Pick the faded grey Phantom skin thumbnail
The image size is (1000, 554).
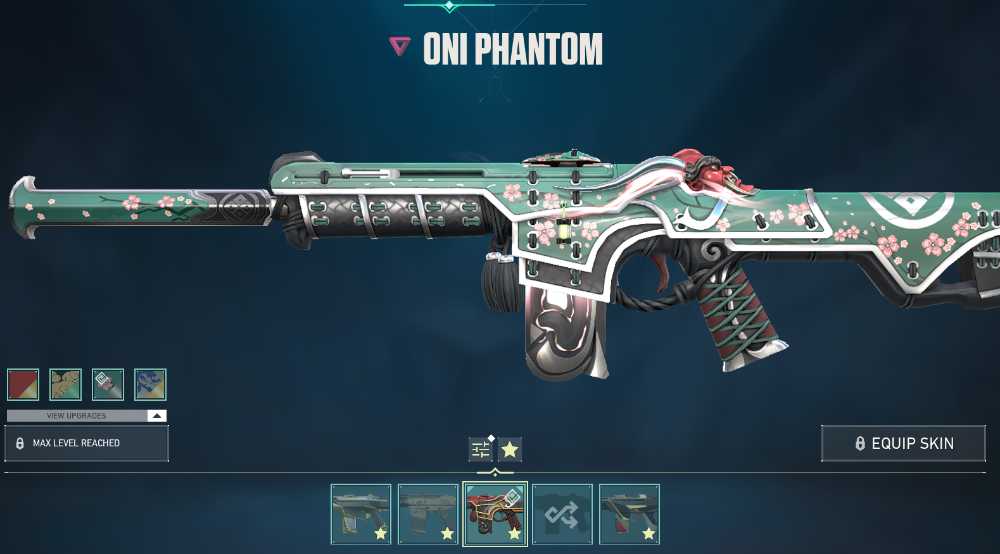click(x=428, y=514)
